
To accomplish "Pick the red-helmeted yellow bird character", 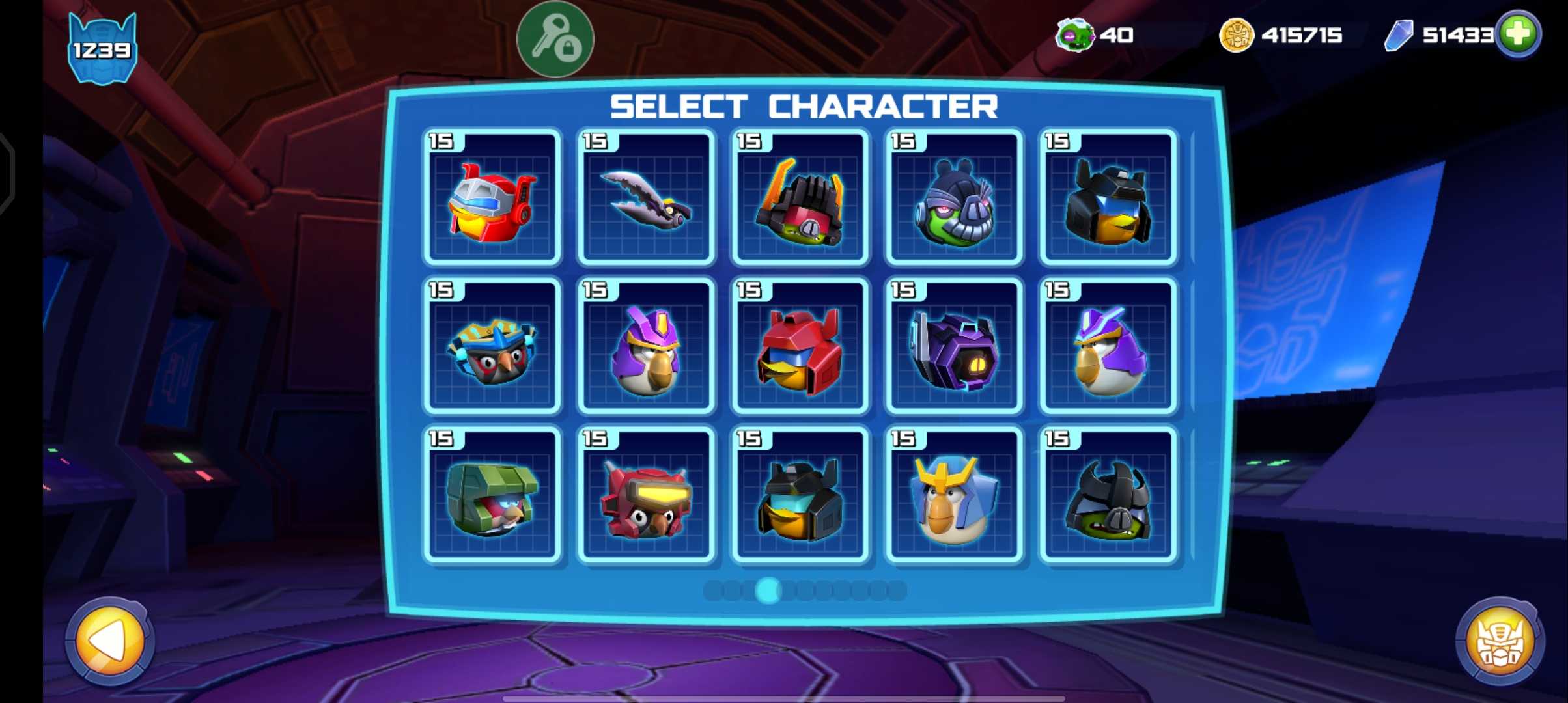I will [x=800, y=346].
